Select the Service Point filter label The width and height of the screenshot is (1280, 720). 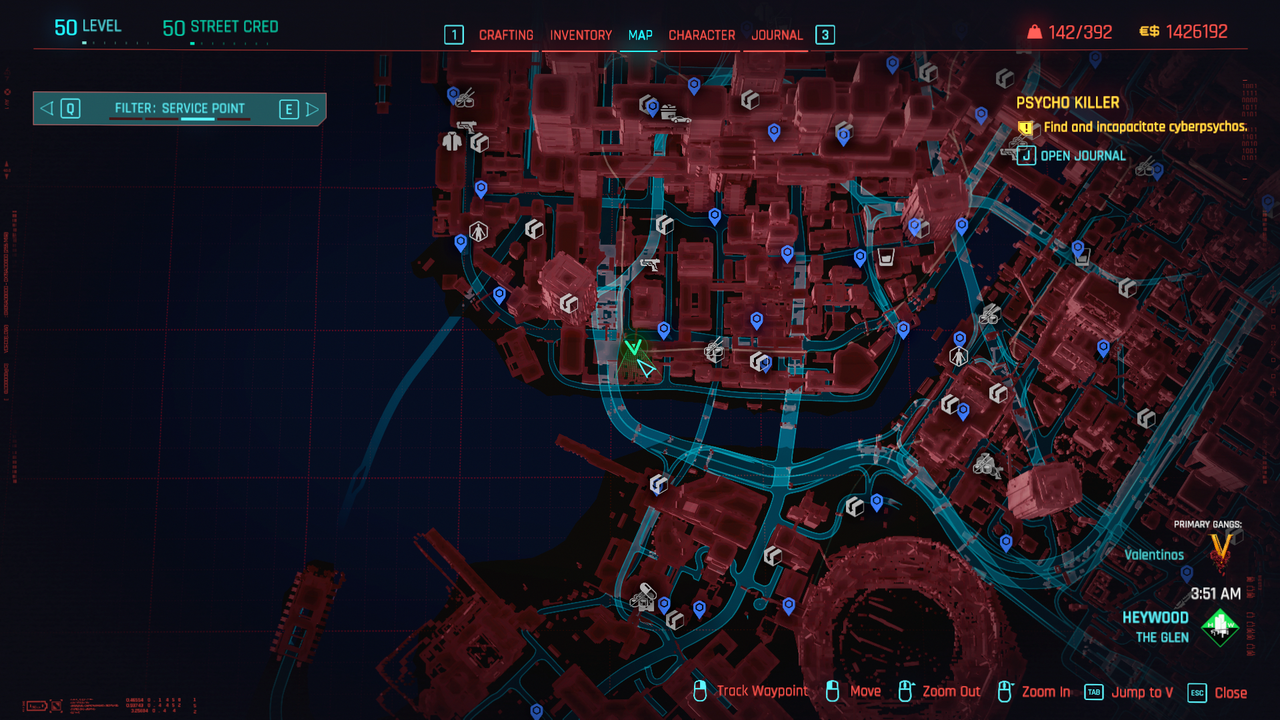180,109
